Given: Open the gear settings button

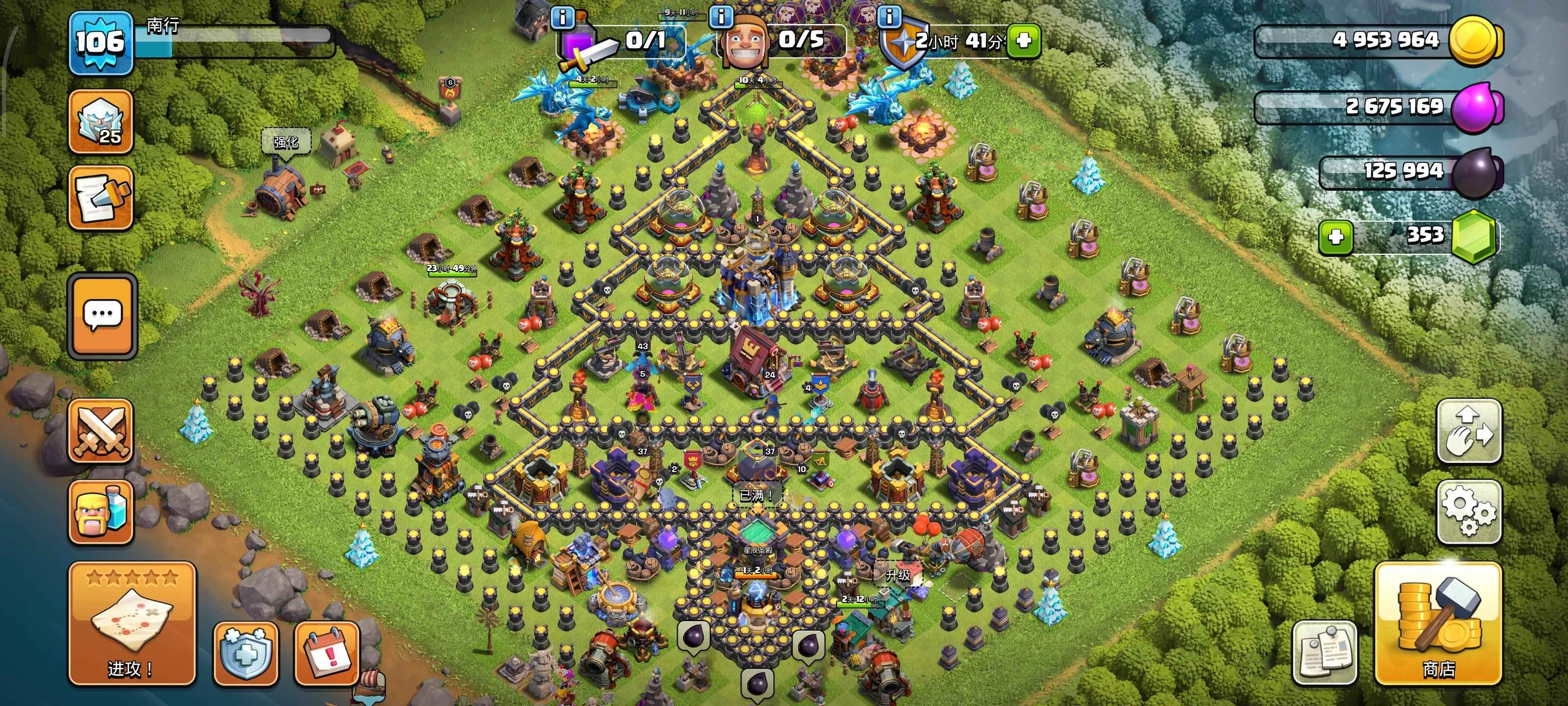Looking at the screenshot, I should coord(1469,512).
